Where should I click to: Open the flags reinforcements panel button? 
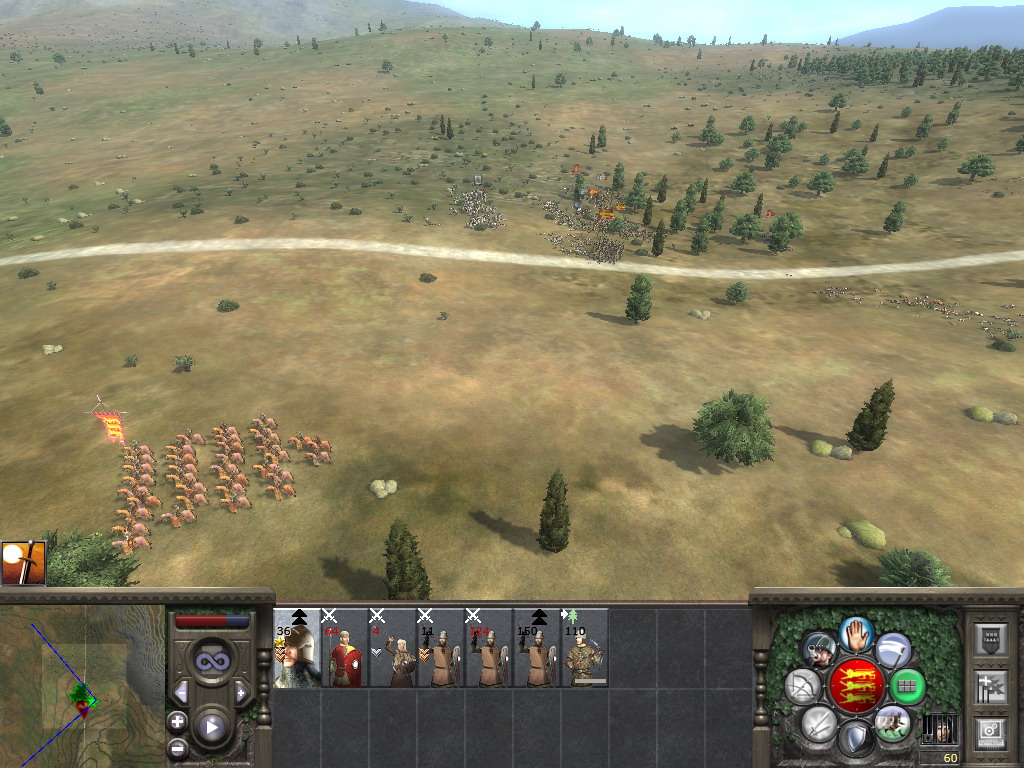(989, 687)
